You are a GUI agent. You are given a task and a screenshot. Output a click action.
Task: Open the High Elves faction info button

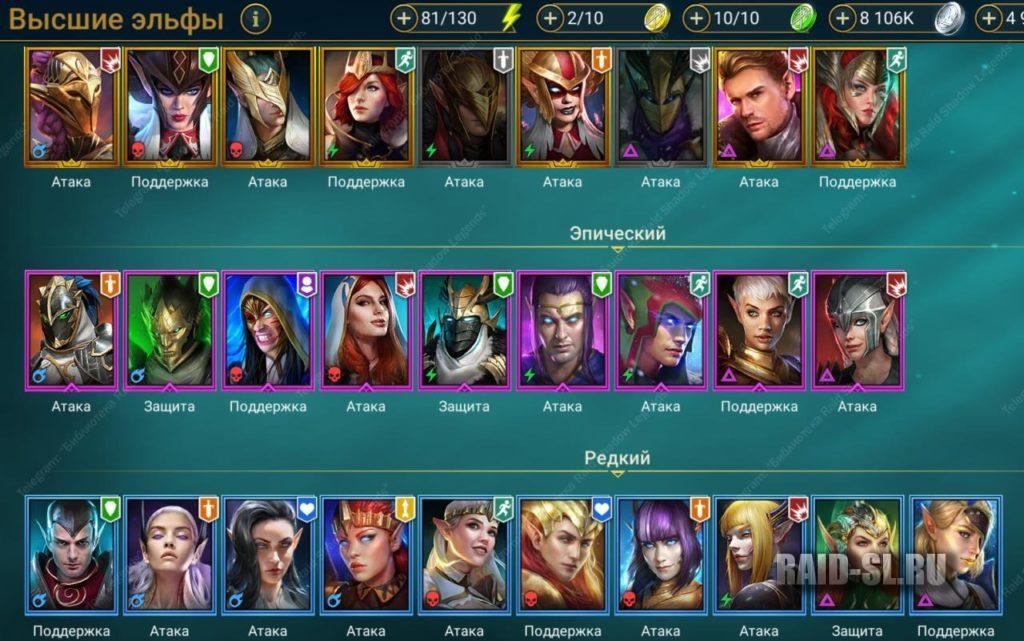256,18
